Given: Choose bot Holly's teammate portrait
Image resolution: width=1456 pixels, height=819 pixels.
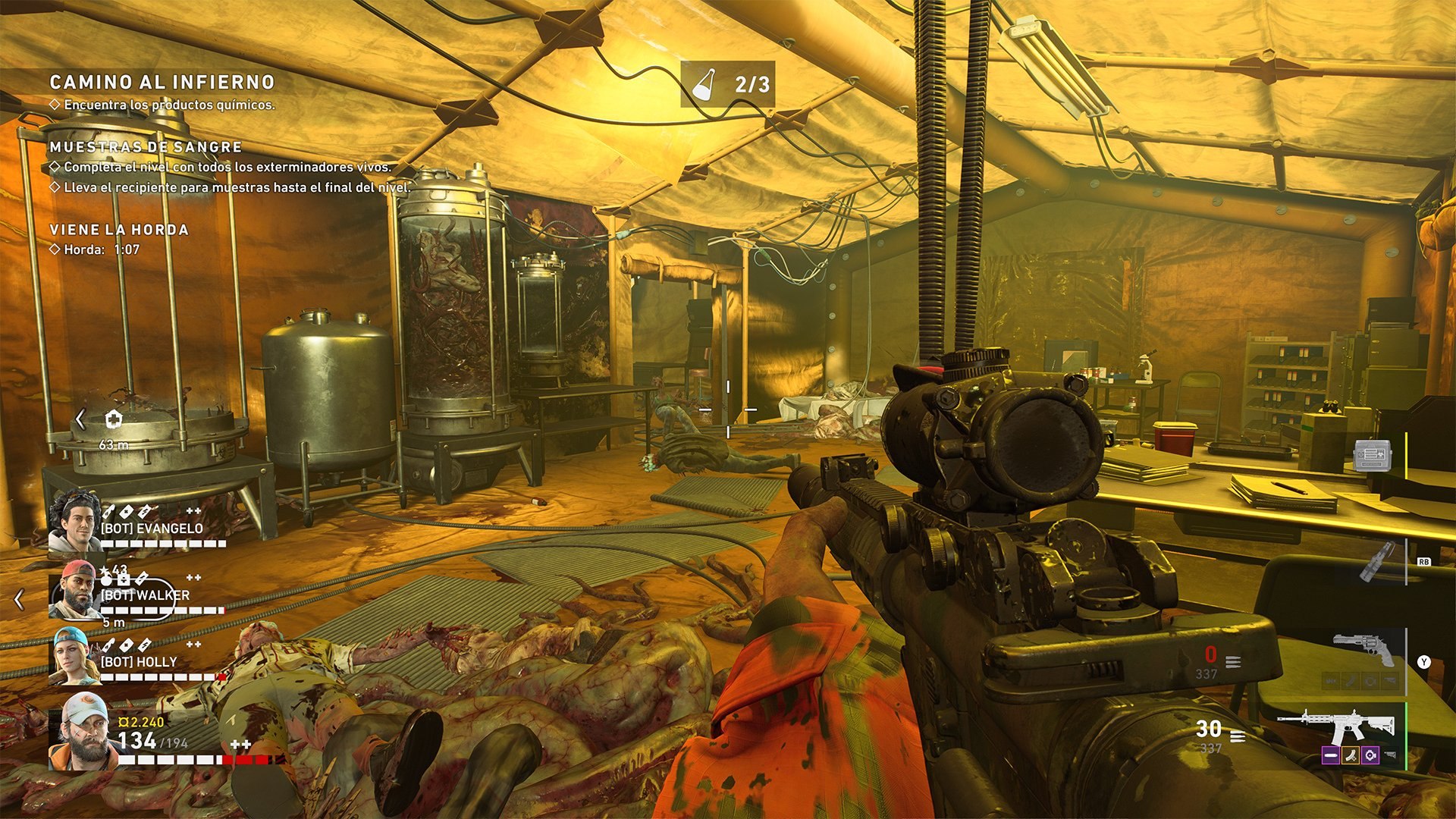Looking at the screenshot, I should 74,656.
